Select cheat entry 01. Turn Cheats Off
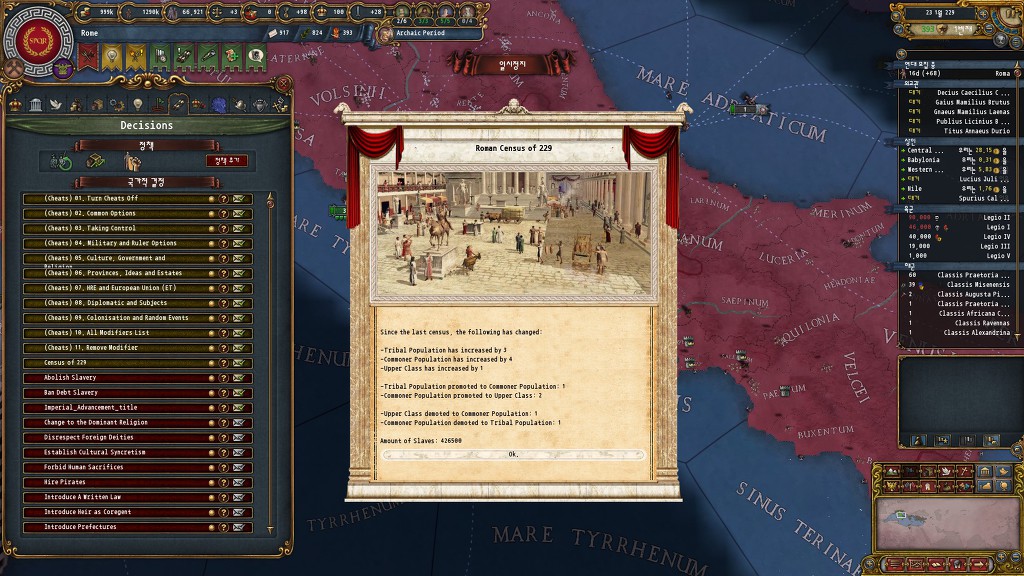The width and height of the screenshot is (1024, 576). coord(115,199)
